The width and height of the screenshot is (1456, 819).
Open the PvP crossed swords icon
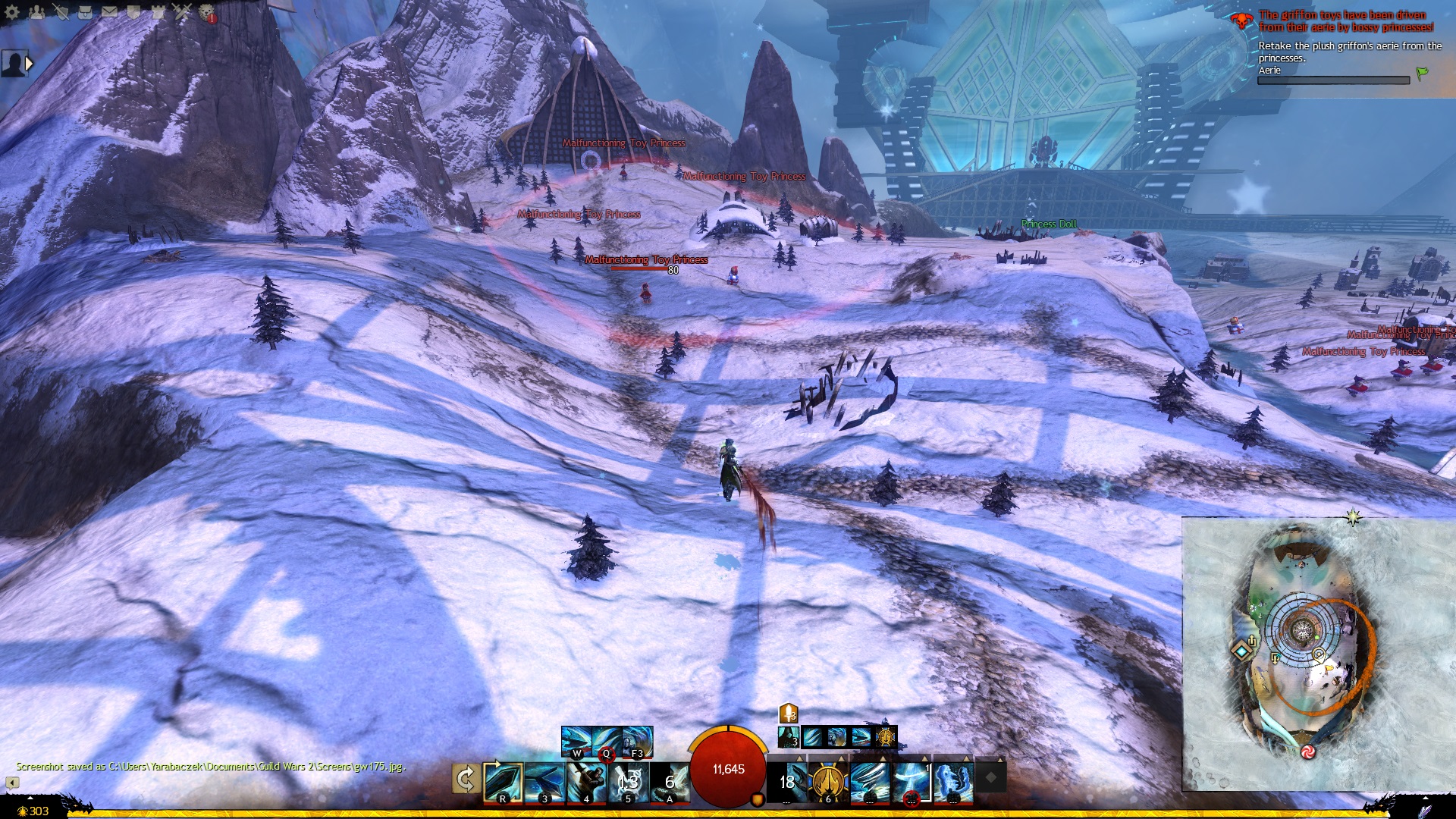point(182,11)
